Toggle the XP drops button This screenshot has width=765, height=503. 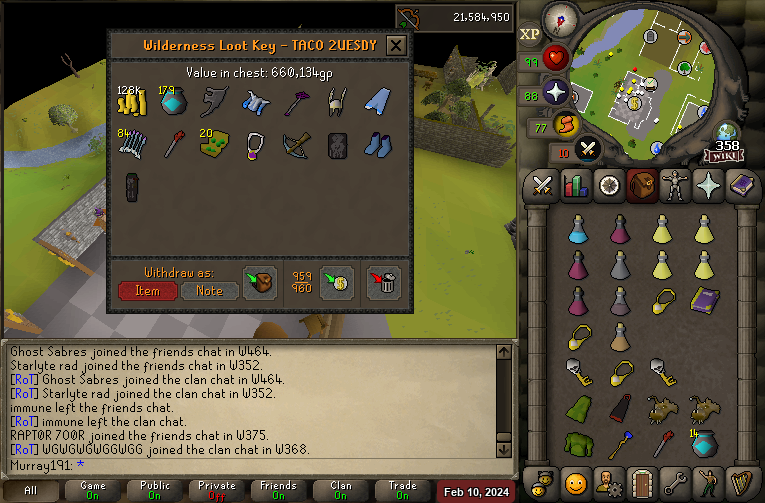(x=530, y=34)
